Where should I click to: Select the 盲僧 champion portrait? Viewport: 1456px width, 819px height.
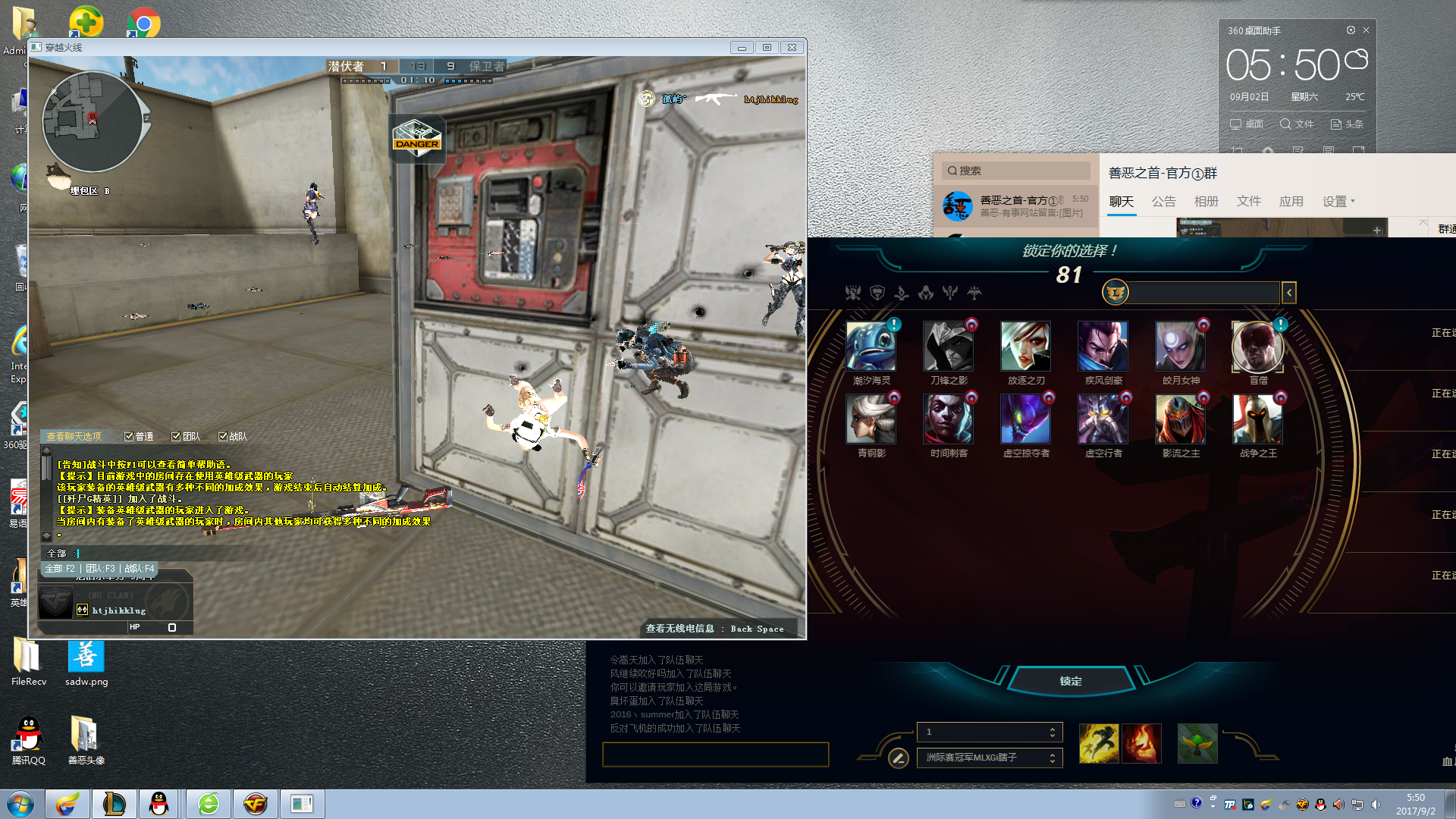pyautogui.click(x=1257, y=347)
